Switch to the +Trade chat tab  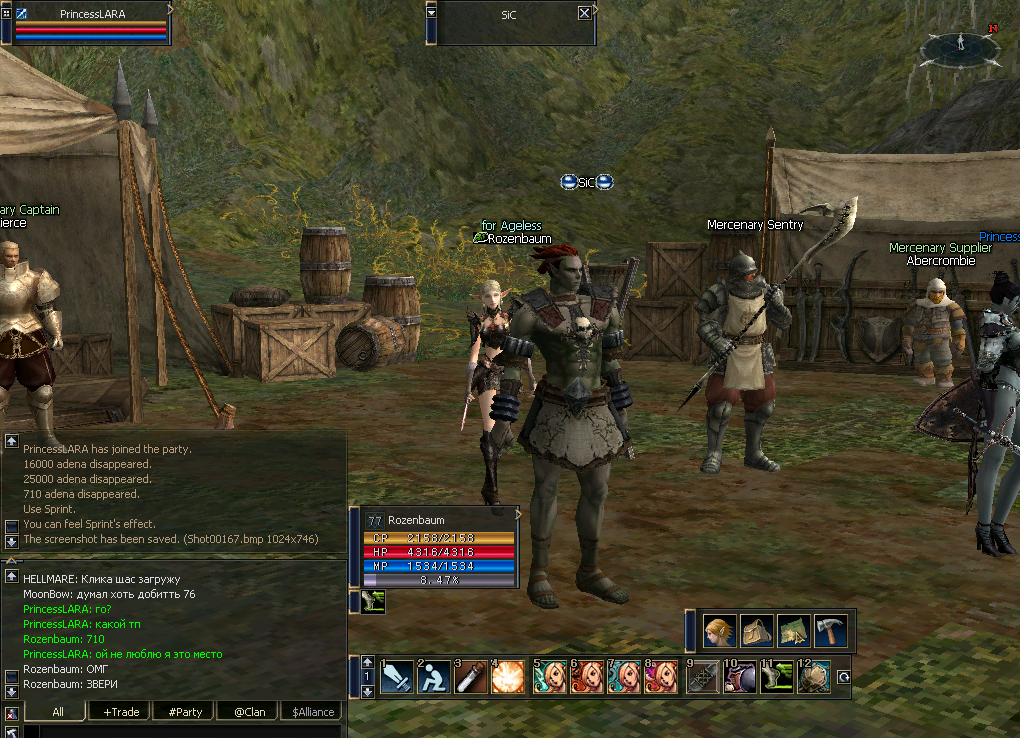[120, 712]
